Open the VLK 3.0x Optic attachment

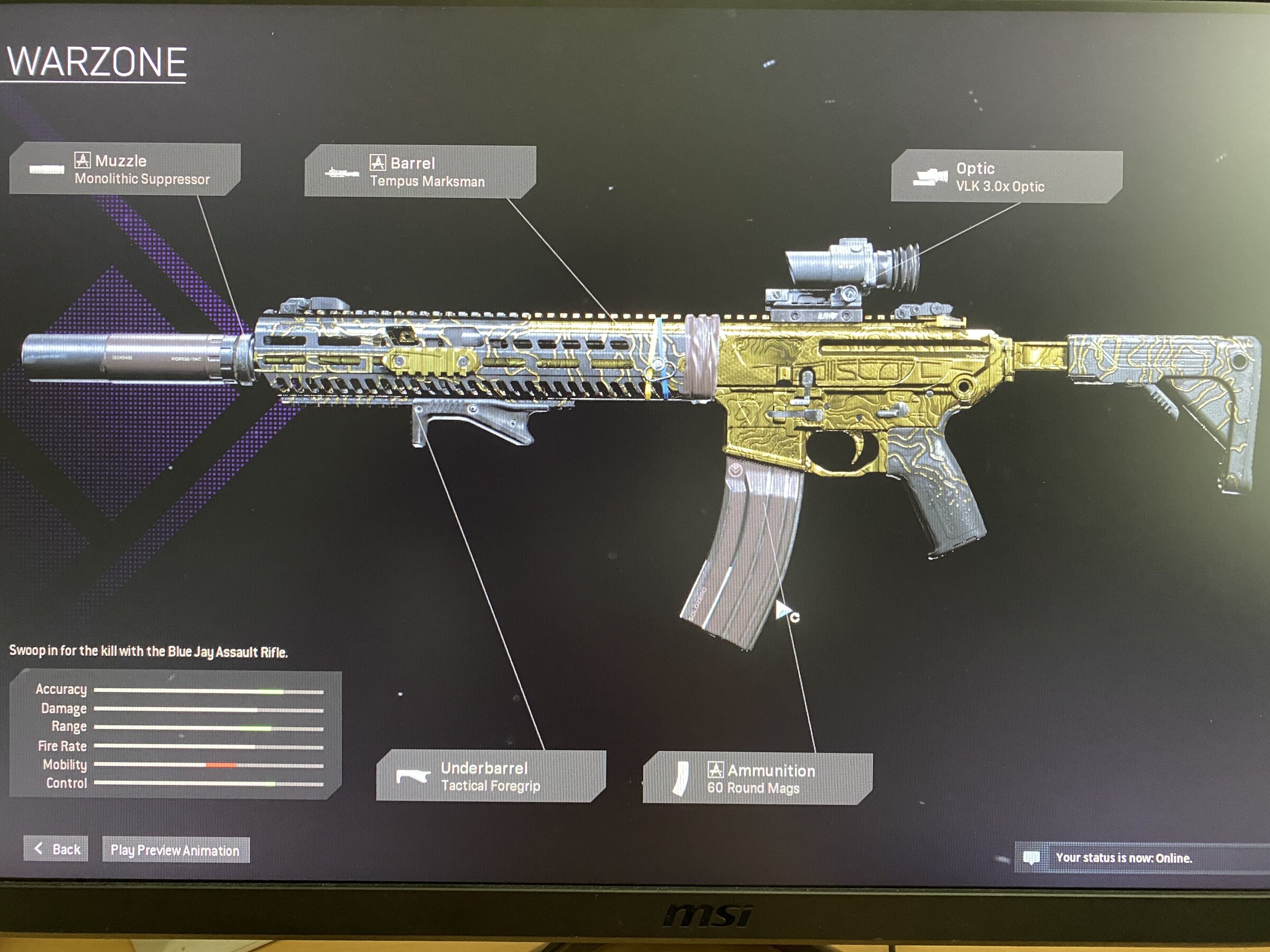click(x=1006, y=177)
